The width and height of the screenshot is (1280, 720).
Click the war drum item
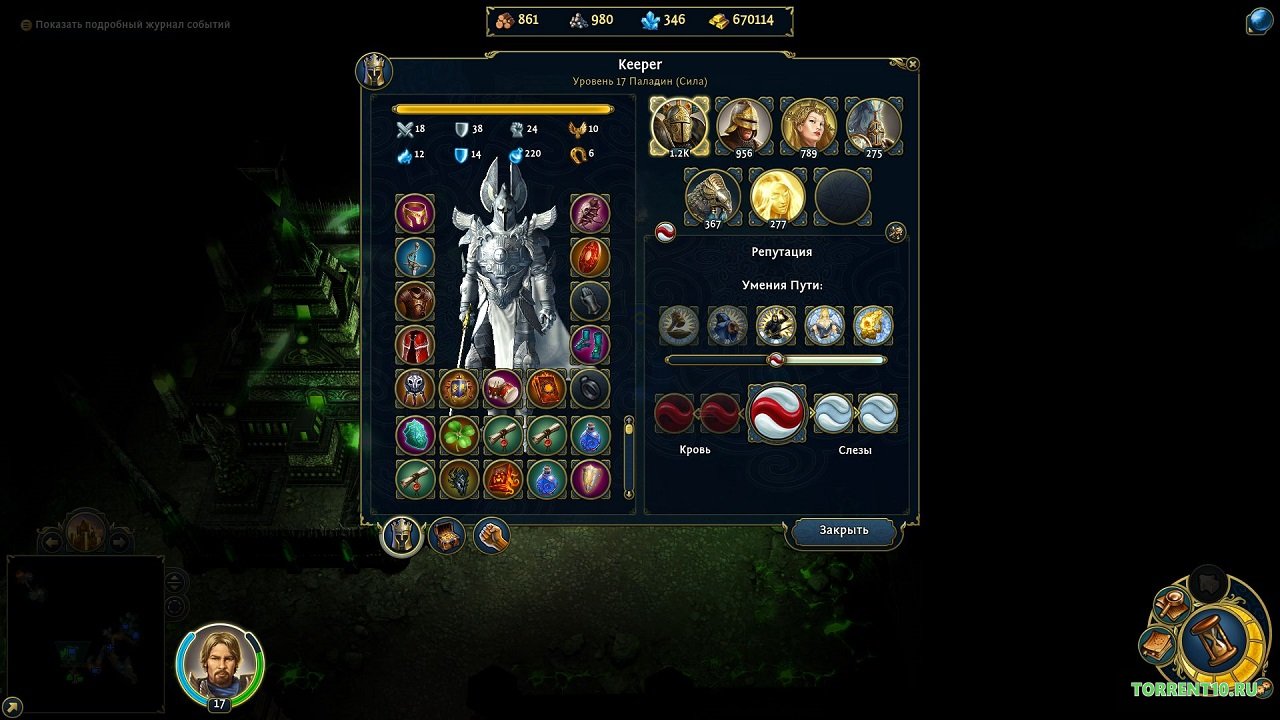coord(502,389)
